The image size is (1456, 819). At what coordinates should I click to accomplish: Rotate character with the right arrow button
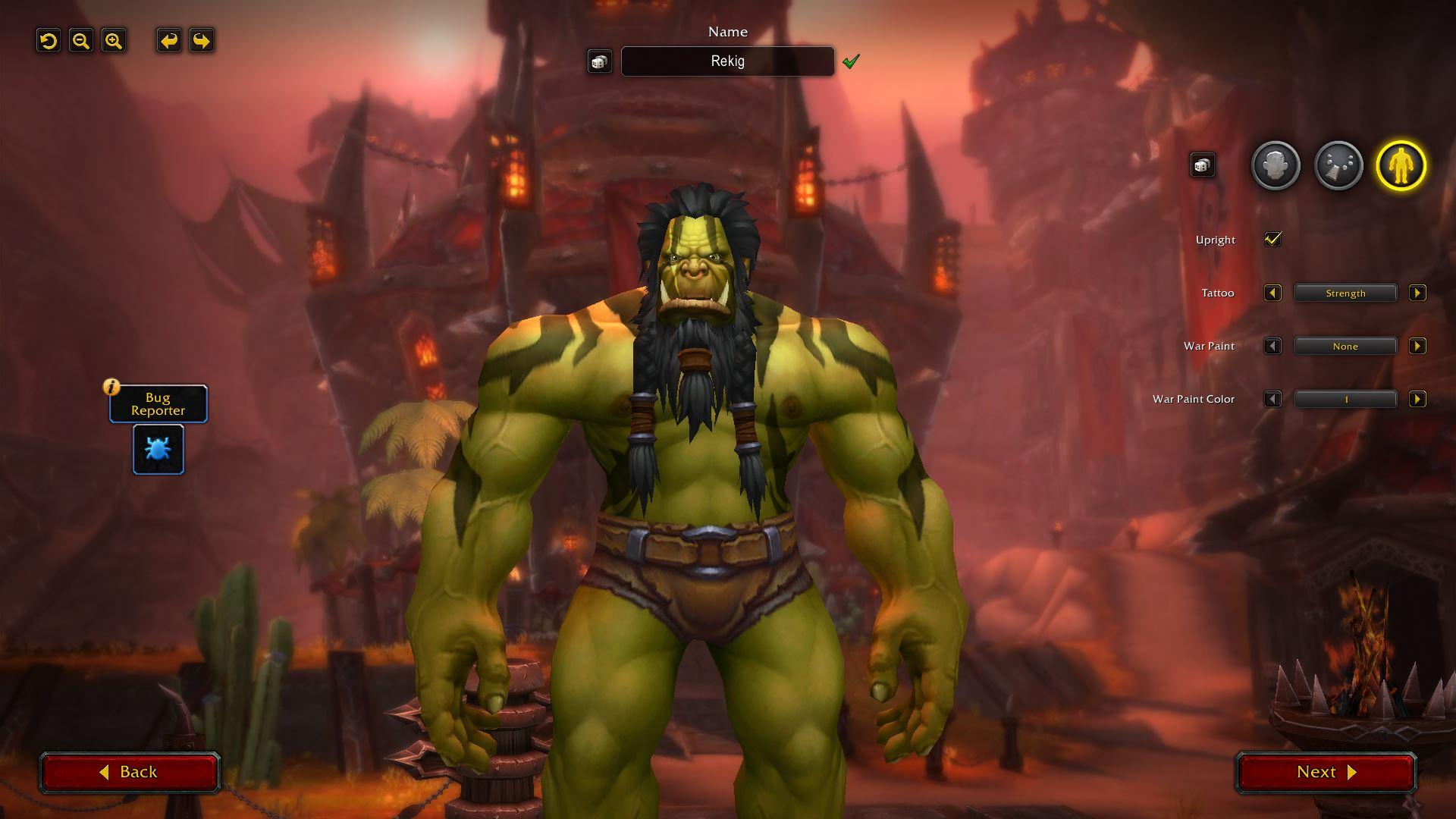coord(202,41)
